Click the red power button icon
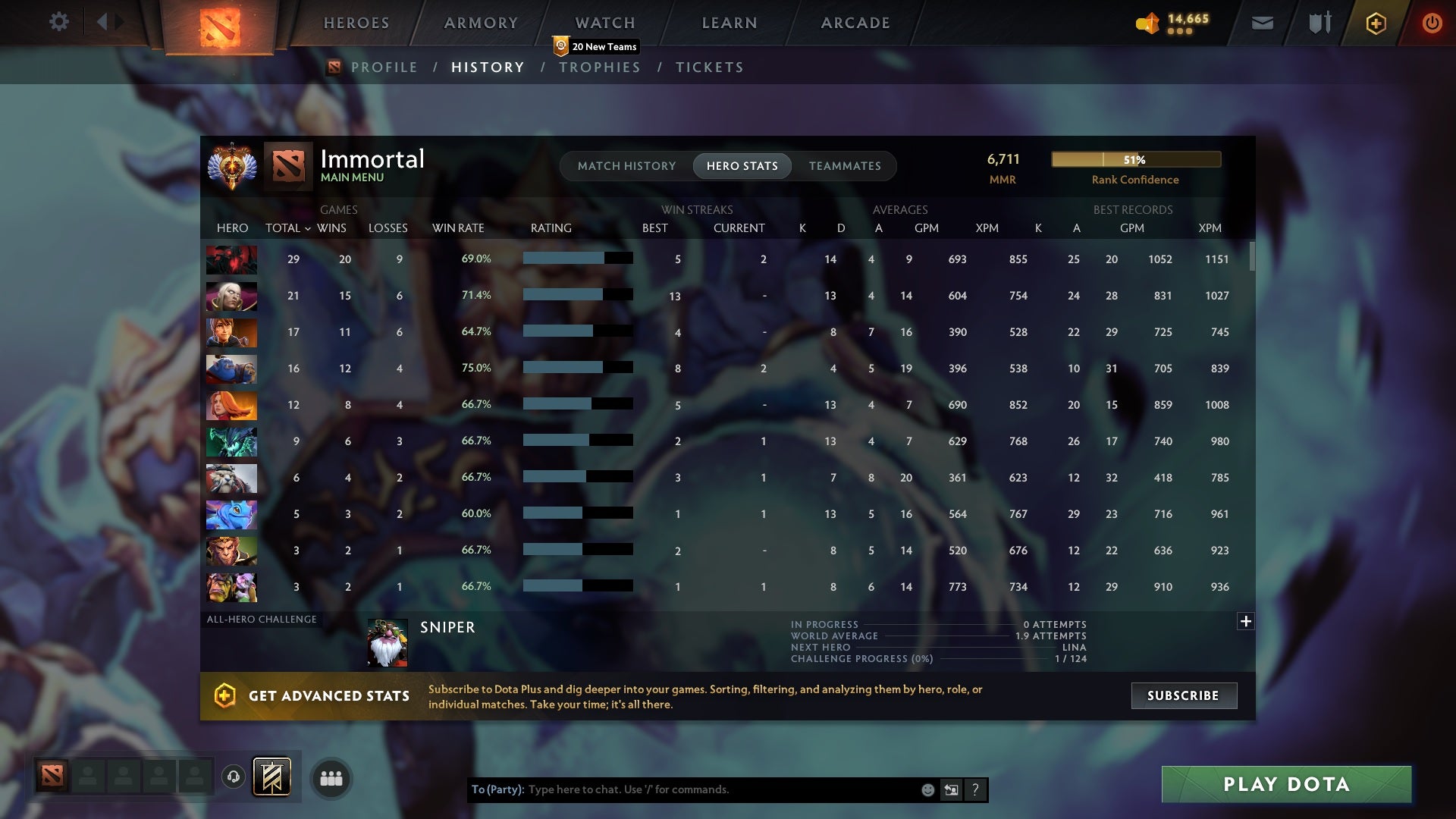 tap(1432, 23)
